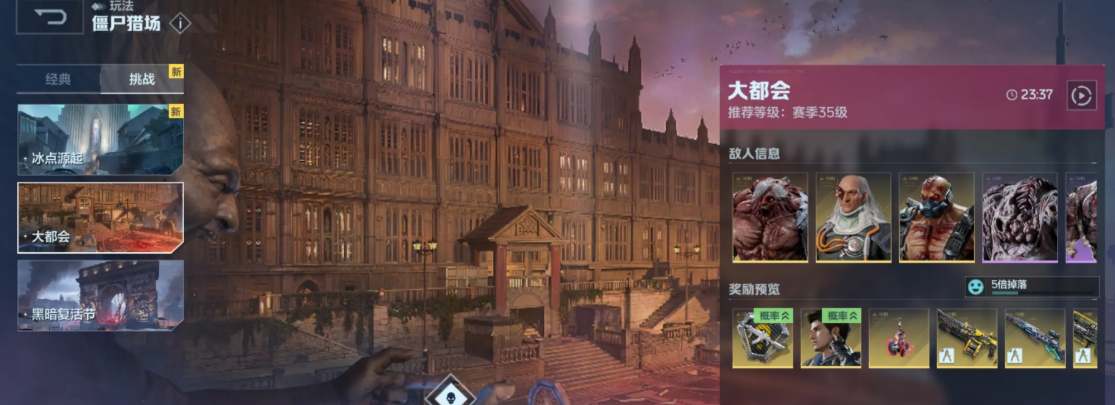Activate the skull emblem button

pos(449,393)
